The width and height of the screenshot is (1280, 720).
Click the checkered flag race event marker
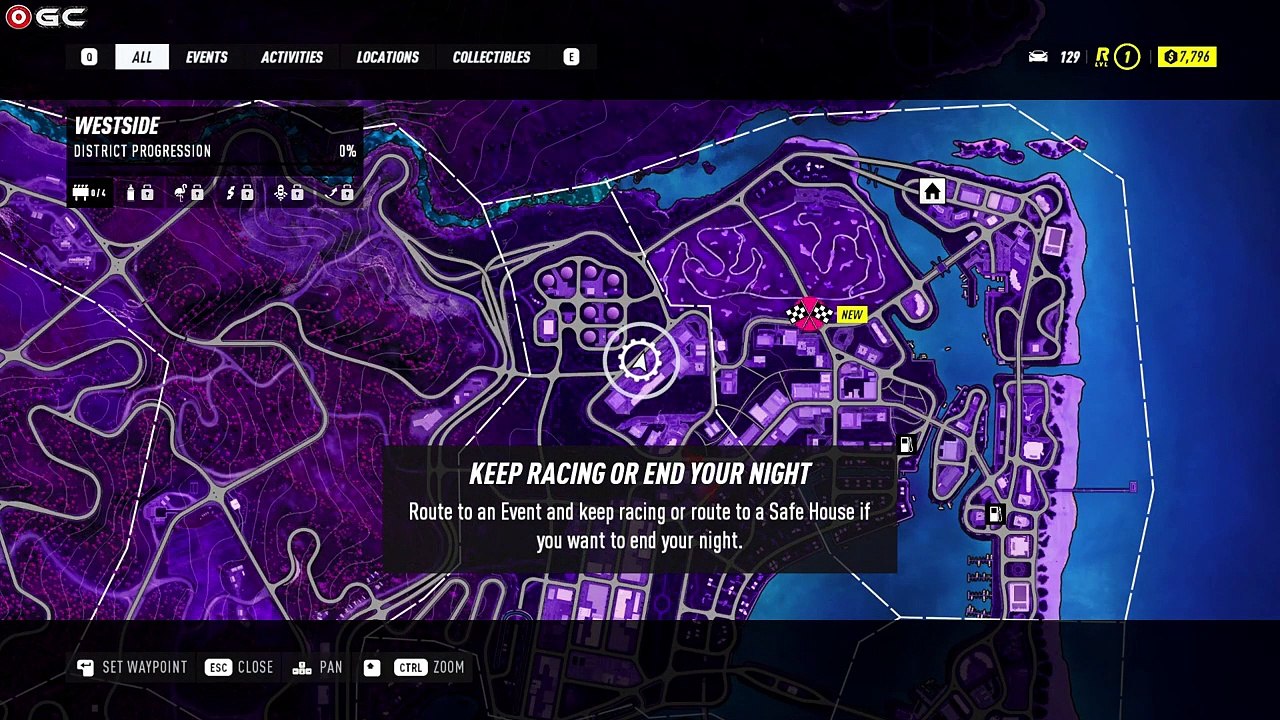809,315
